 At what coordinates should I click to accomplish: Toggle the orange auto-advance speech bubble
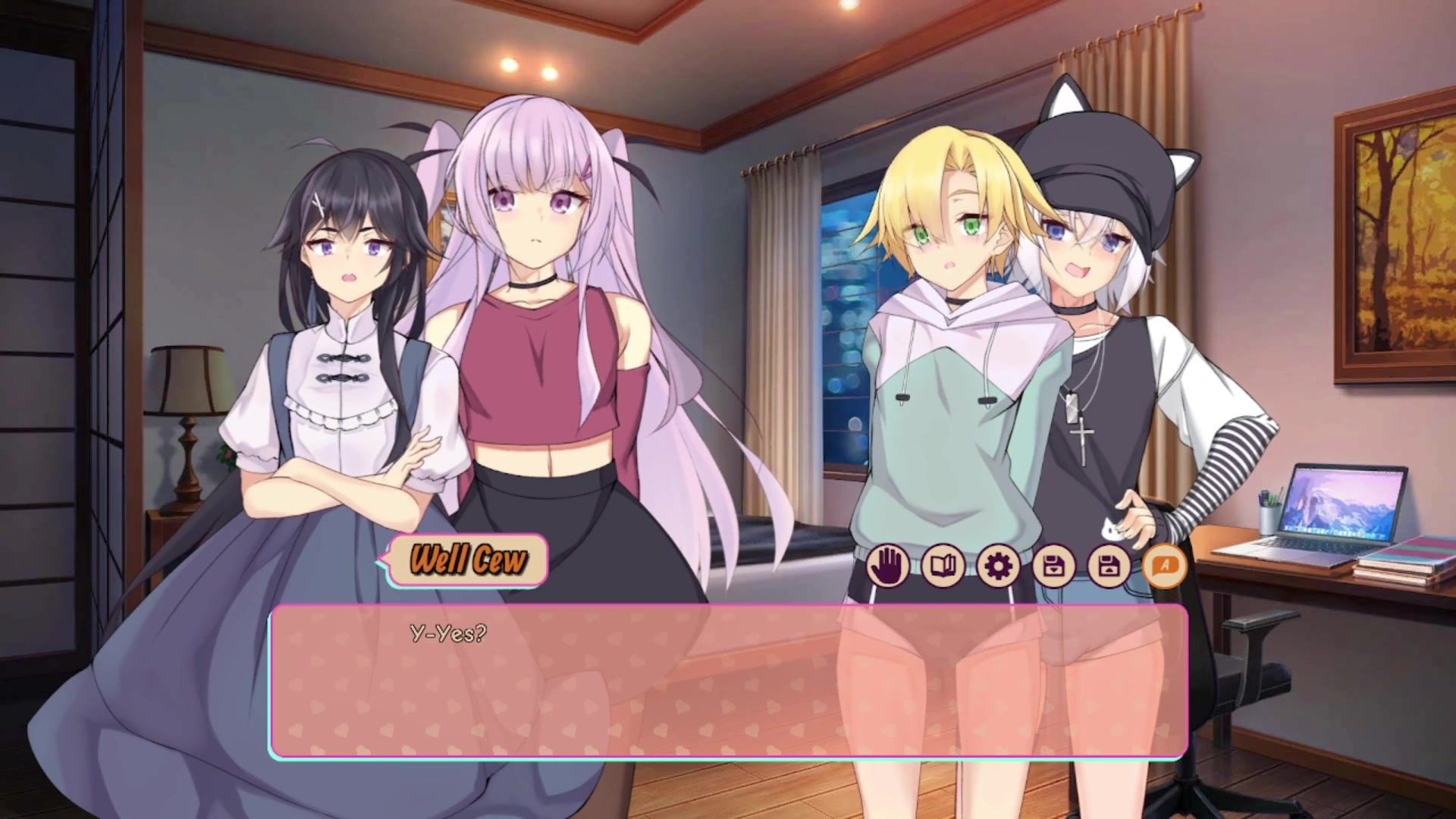tap(1165, 566)
